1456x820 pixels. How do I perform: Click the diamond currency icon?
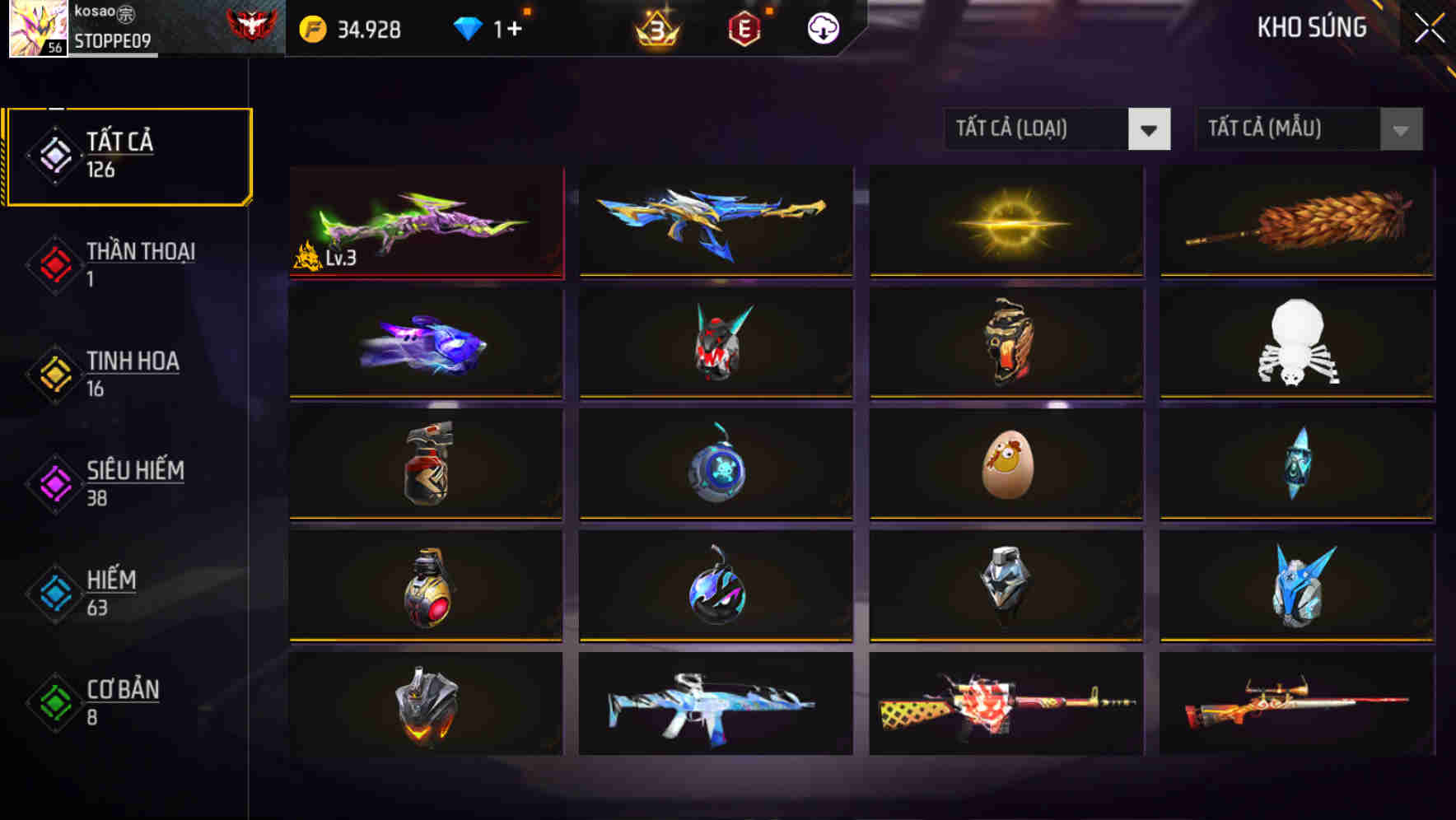click(x=469, y=29)
